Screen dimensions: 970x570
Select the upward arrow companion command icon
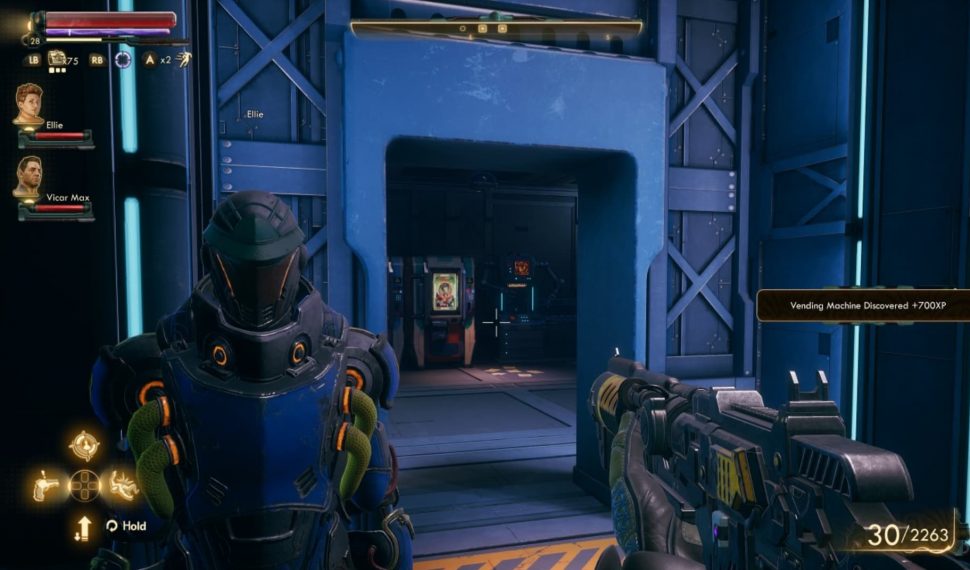click(x=84, y=527)
